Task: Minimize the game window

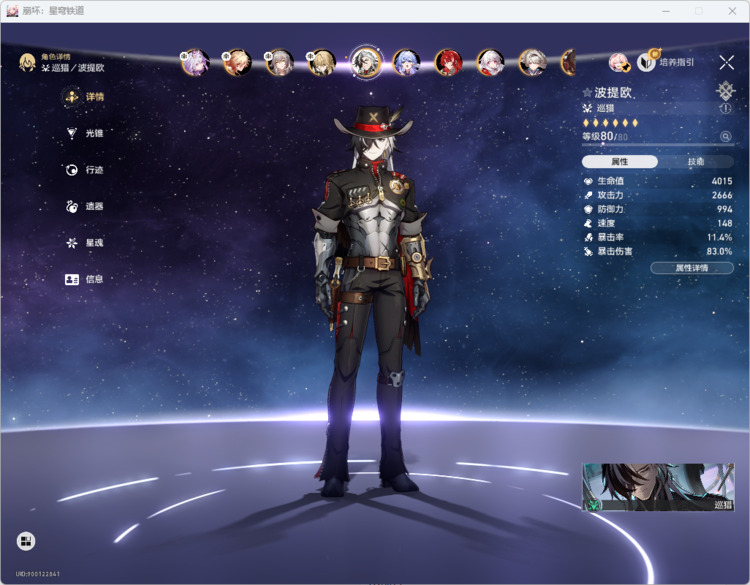Action: tap(666, 10)
